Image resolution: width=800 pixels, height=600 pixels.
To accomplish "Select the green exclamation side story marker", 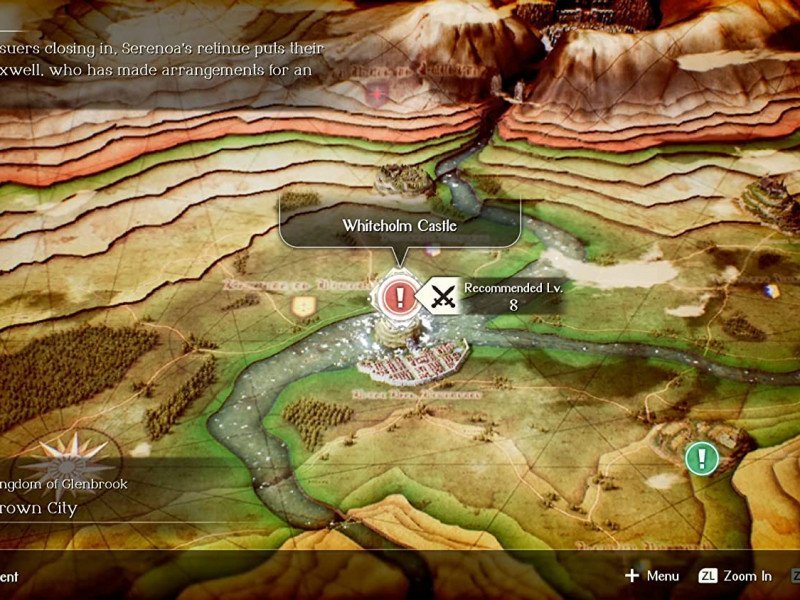I will tap(702, 459).
